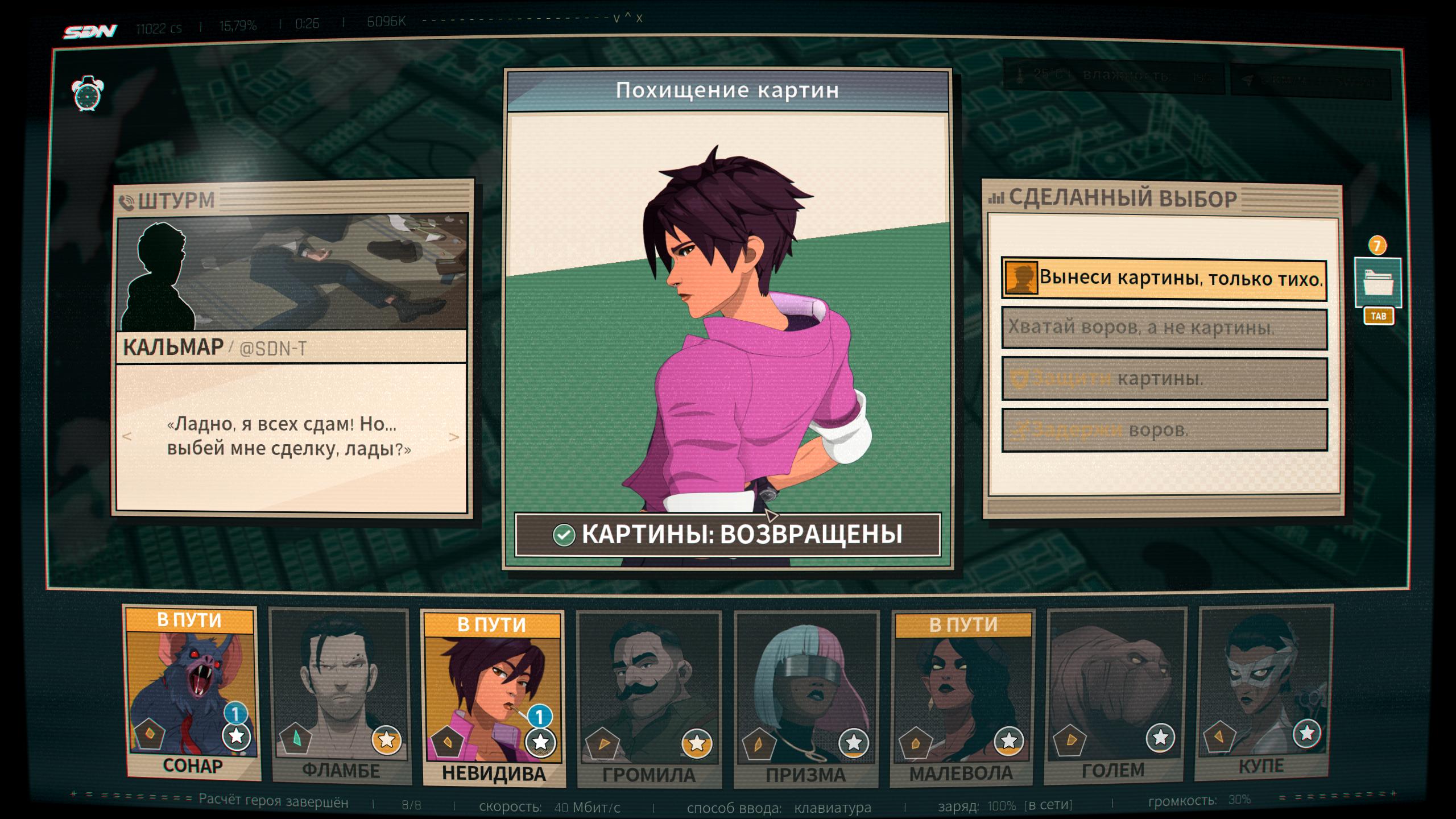Choose the Призма hero card
The height and width of the screenshot is (819, 1456).
click(x=806, y=701)
